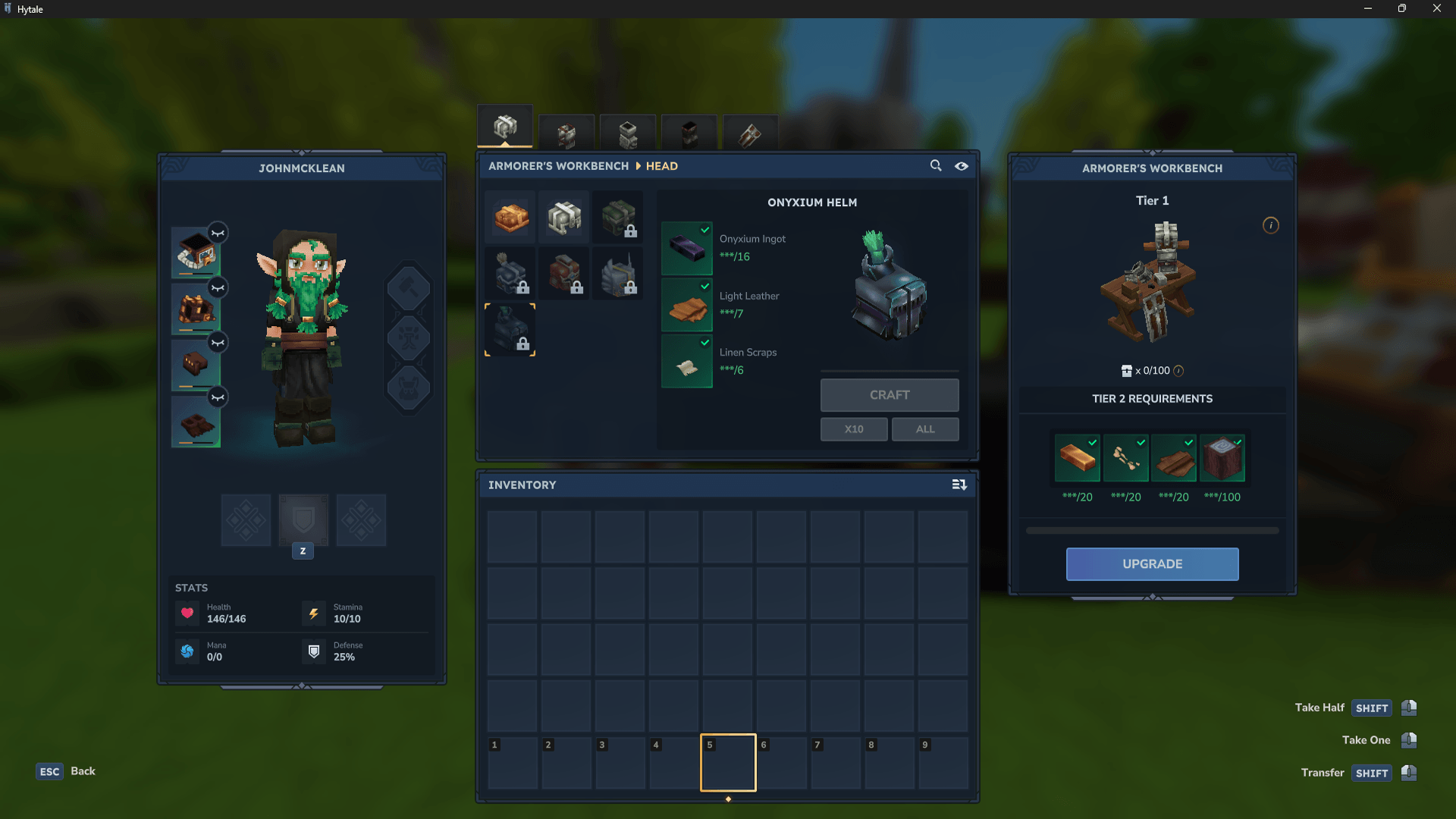Select hotbar slot 5 in the inventory
1456x819 pixels.
(727, 762)
